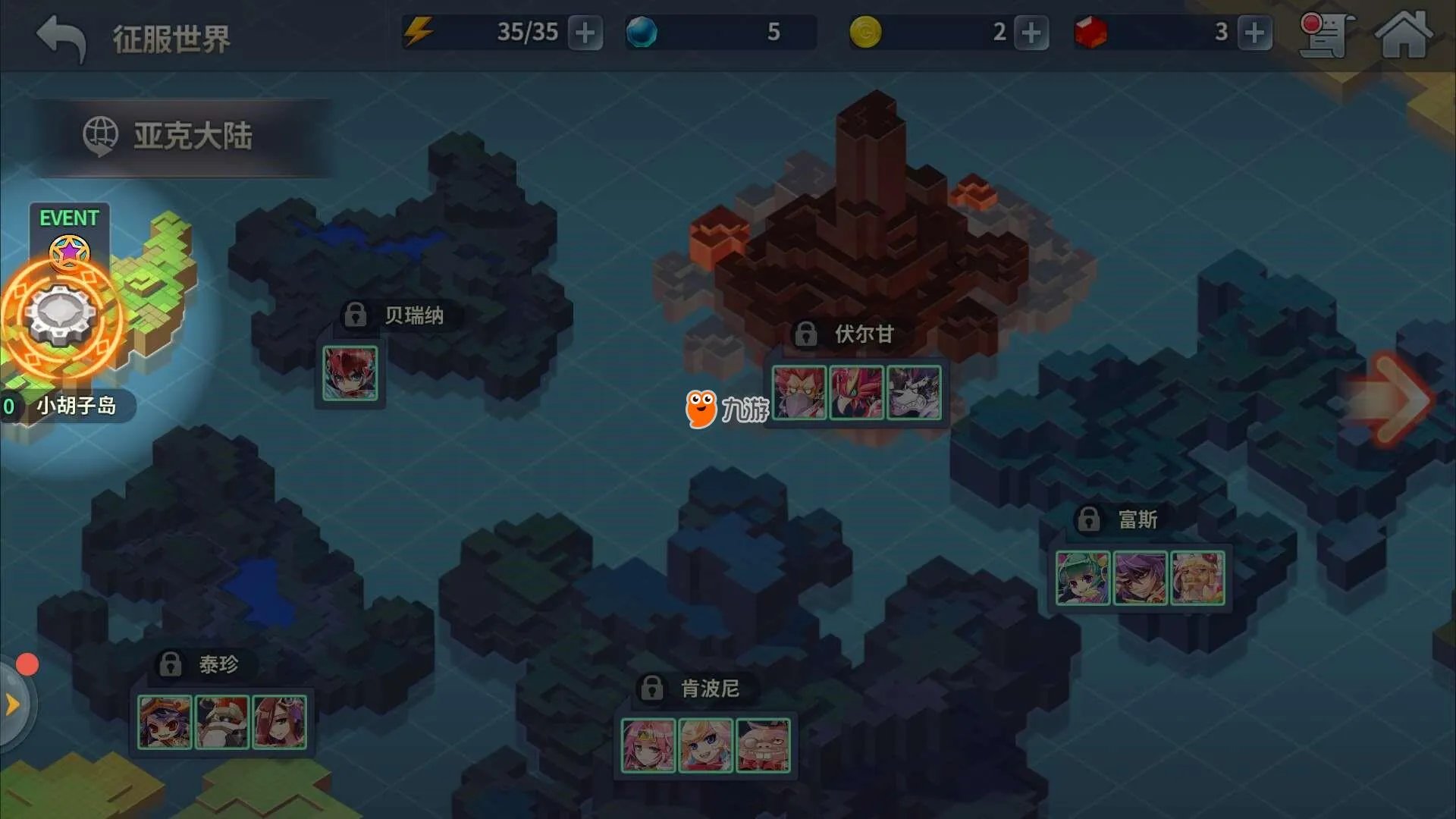Tap the 富斯 region name
Viewport: 1456px width, 819px height.
1137,519
